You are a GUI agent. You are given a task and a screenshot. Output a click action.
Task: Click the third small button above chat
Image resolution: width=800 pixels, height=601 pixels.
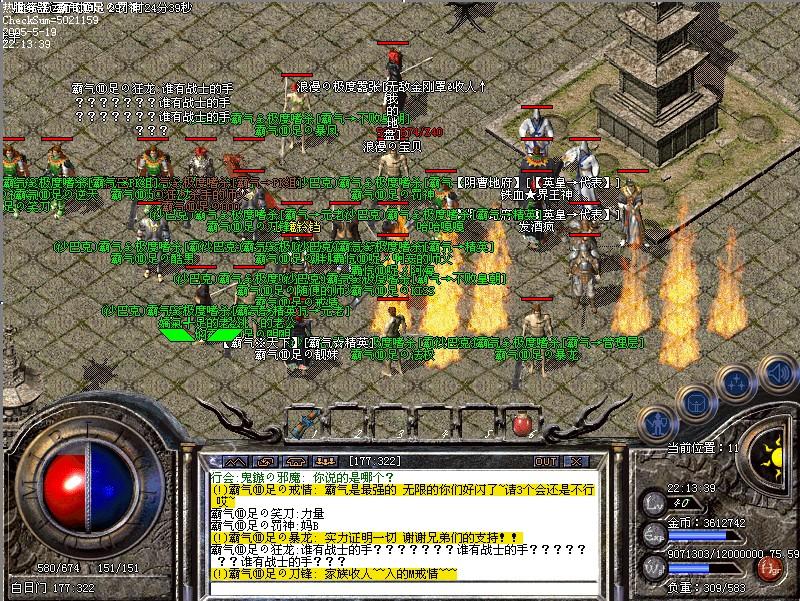297,461
